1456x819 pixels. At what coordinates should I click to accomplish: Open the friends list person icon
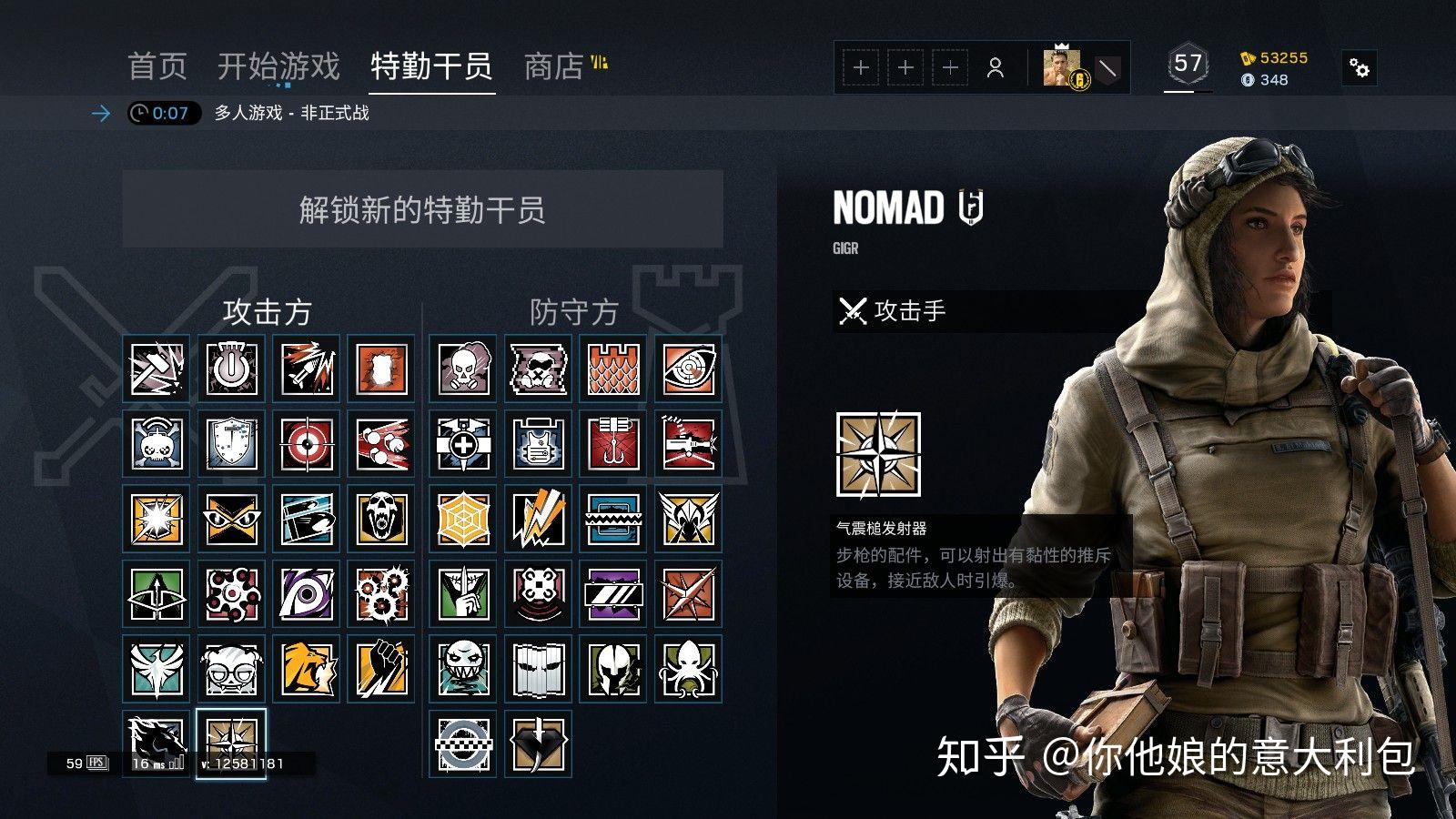[996, 67]
